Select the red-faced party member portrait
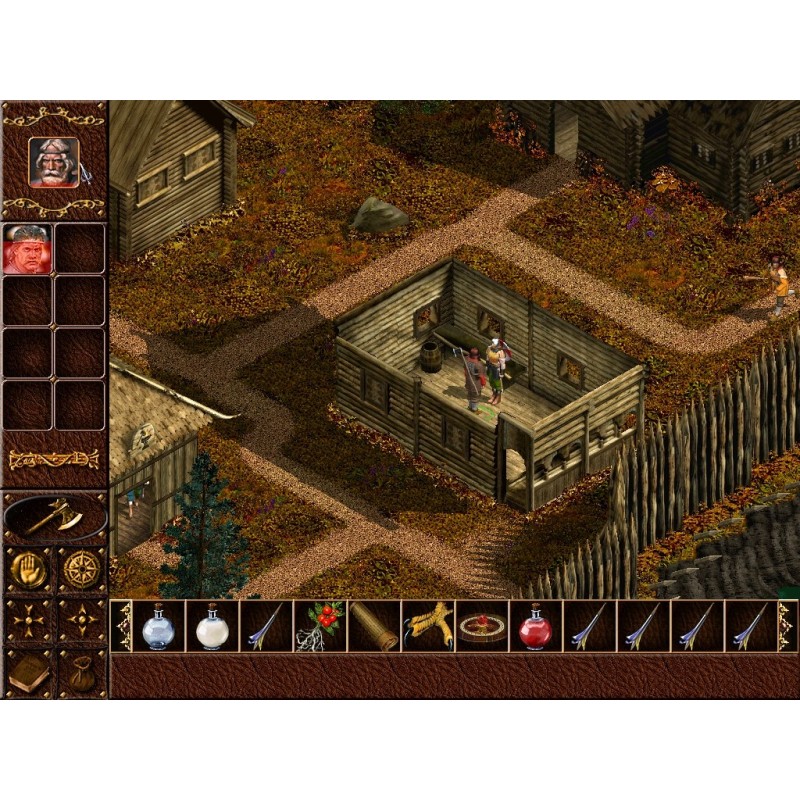 click(27, 248)
